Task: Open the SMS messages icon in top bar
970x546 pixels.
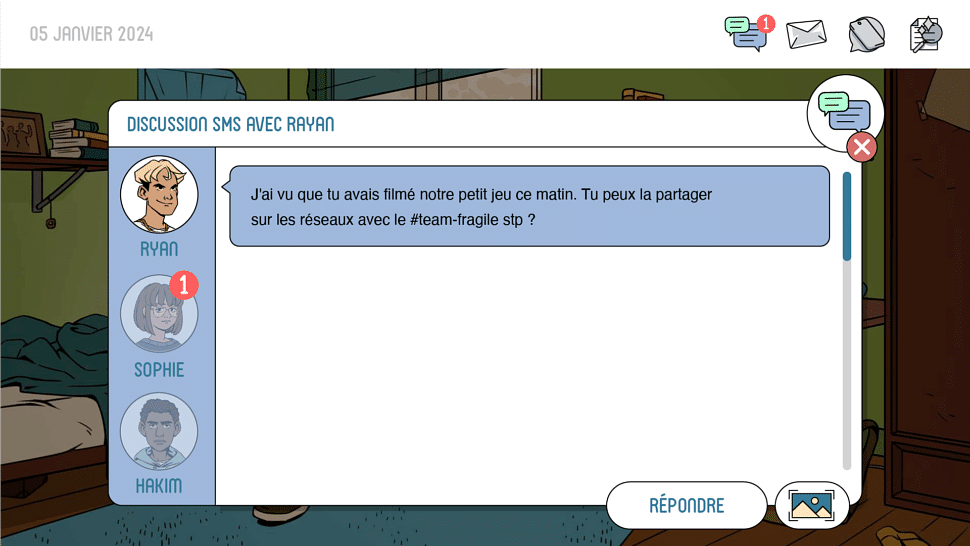Action: 746,34
